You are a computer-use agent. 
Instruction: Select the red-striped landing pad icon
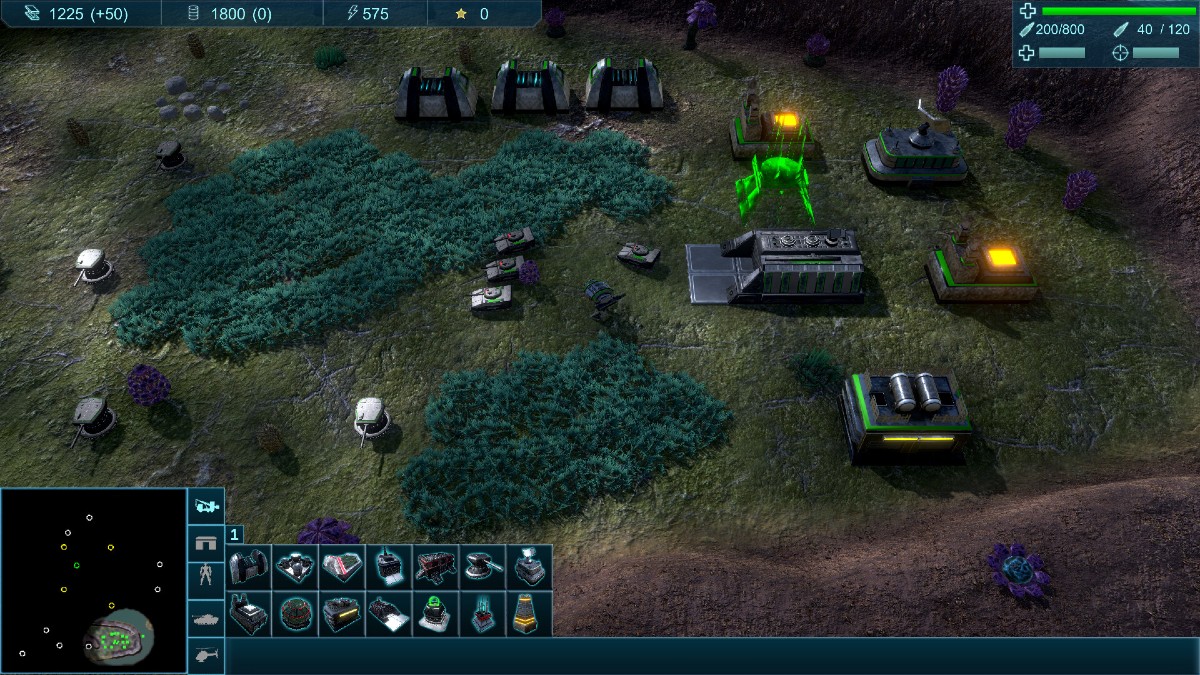coord(340,567)
